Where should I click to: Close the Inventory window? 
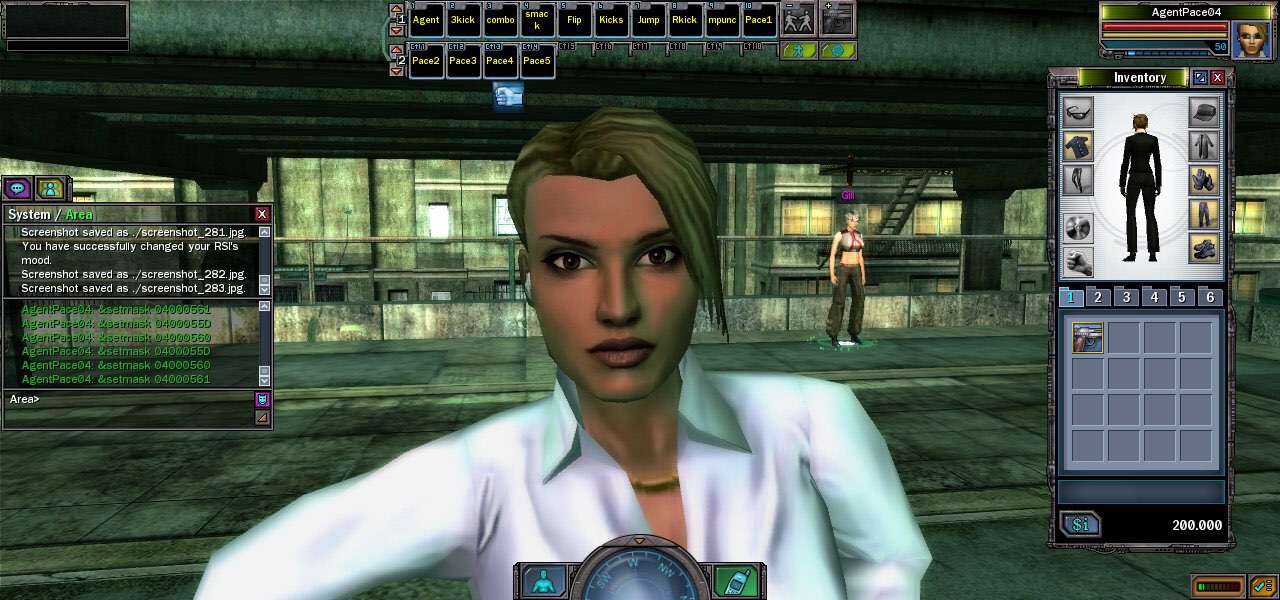pos(1217,78)
